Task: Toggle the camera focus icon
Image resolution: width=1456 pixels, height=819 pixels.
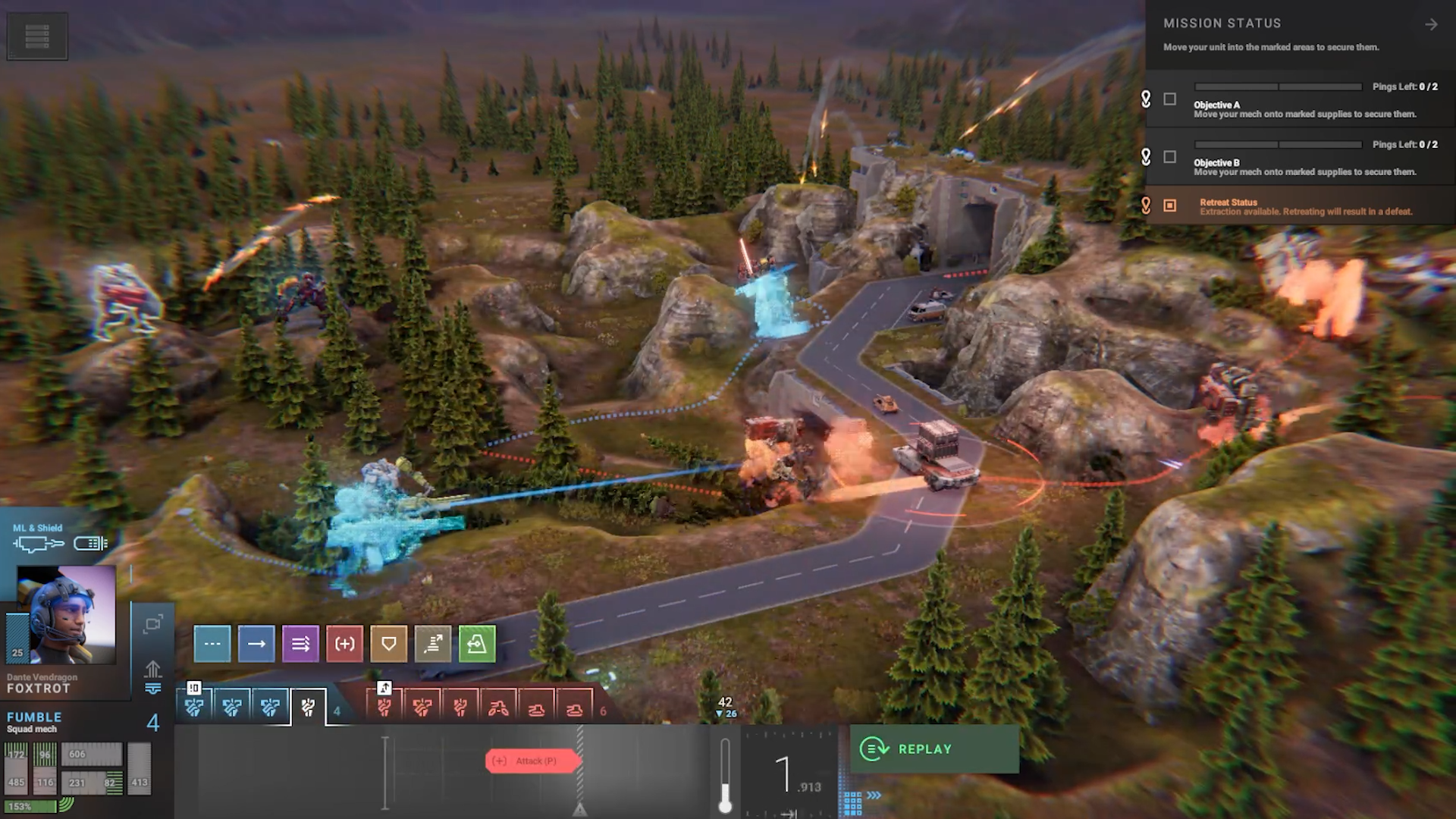Action: click(153, 624)
